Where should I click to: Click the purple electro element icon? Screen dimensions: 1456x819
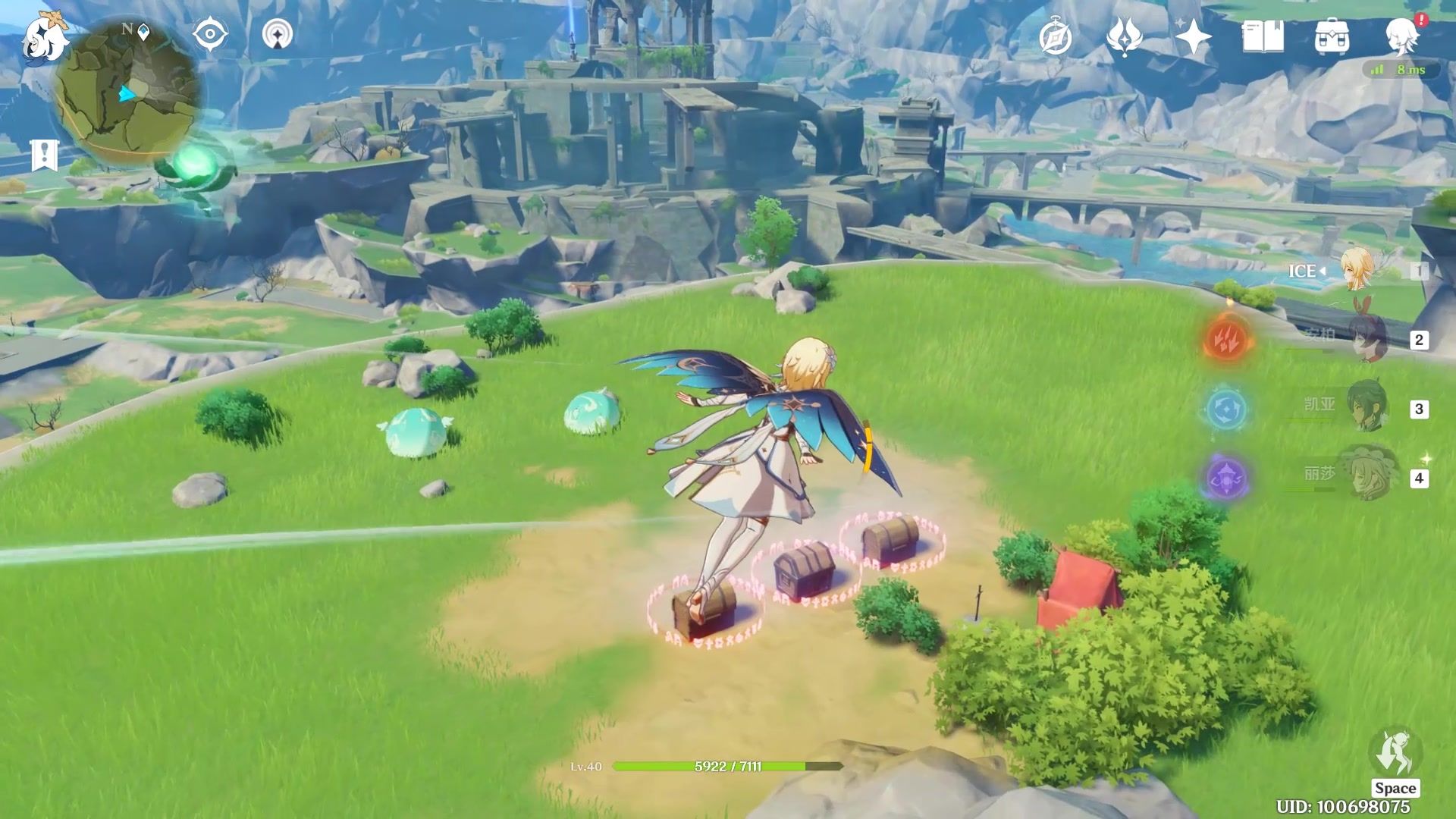point(1227,478)
